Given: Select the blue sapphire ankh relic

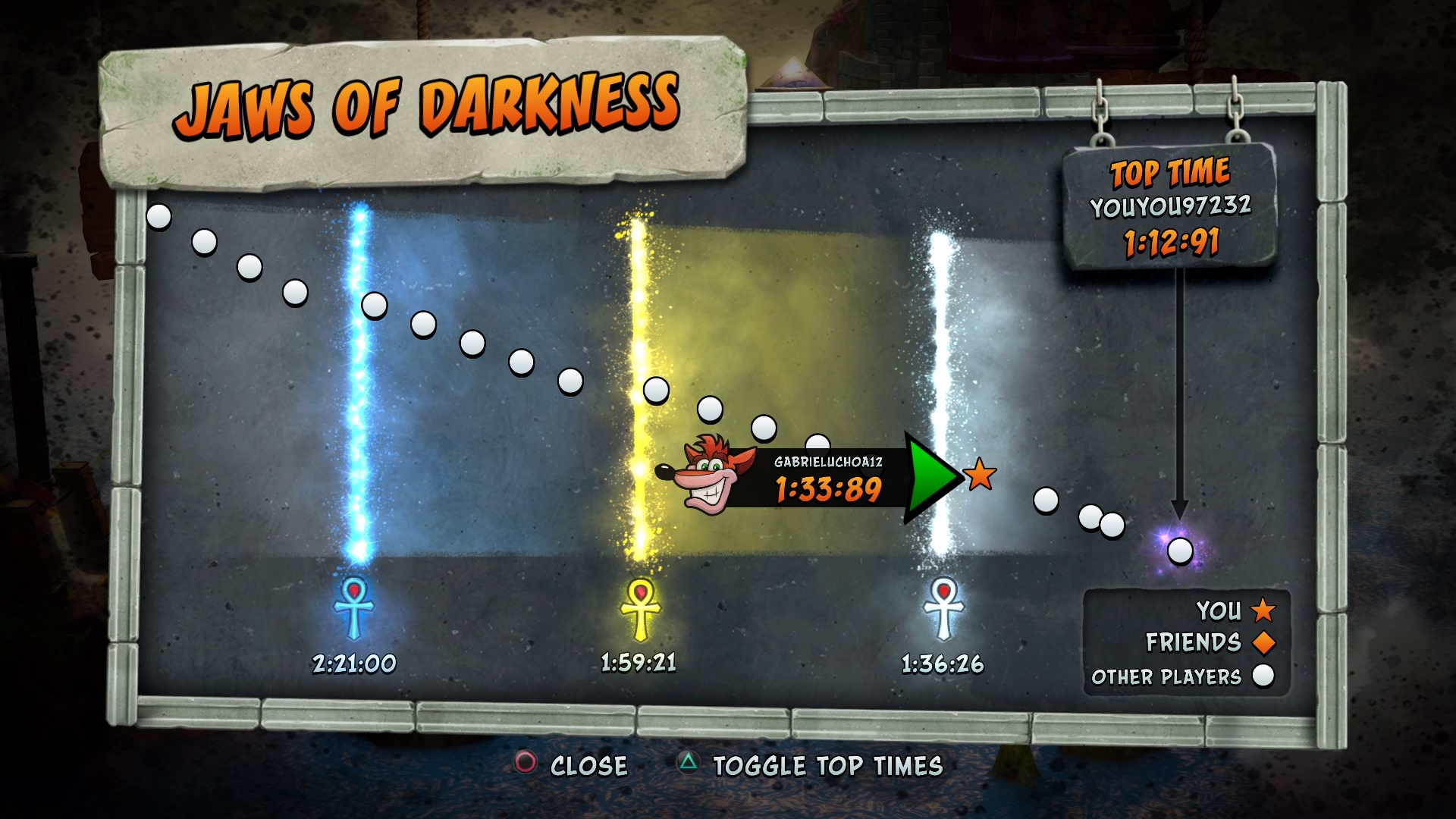Looking at the screenshot, I should 353,607.
